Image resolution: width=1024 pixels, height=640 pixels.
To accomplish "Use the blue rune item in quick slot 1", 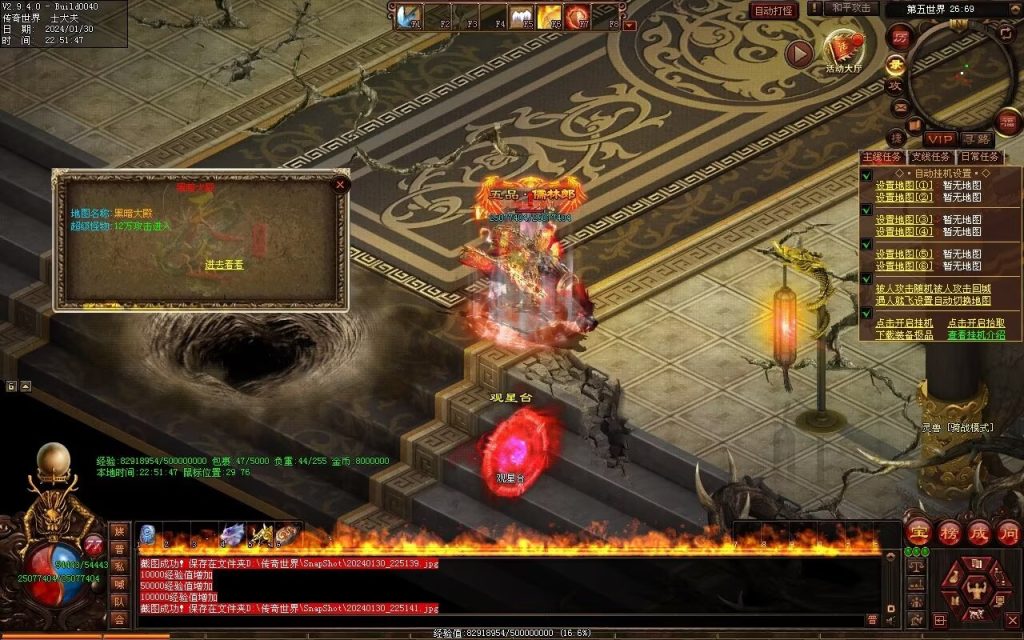I will [x=148, y=534].
